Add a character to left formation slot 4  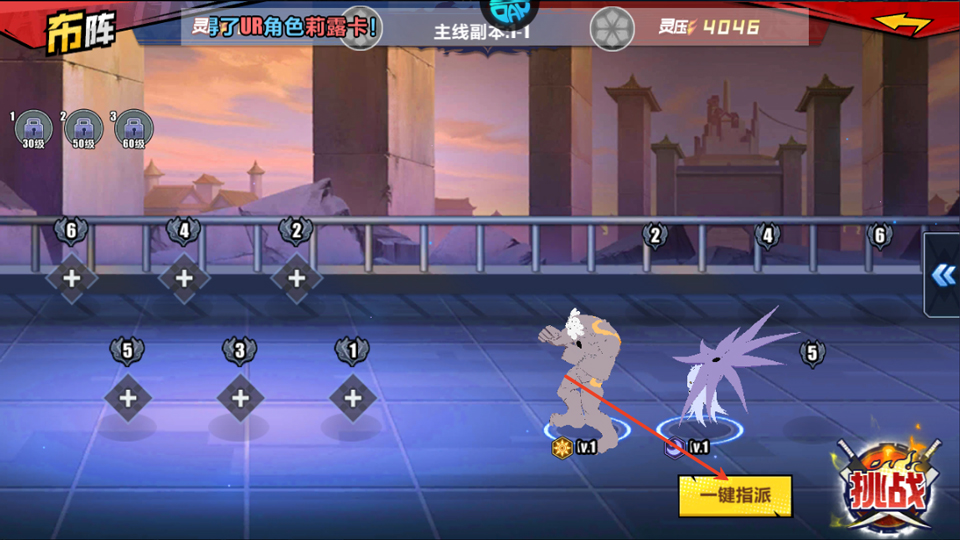pyautogui.click(x=184, y=279)
